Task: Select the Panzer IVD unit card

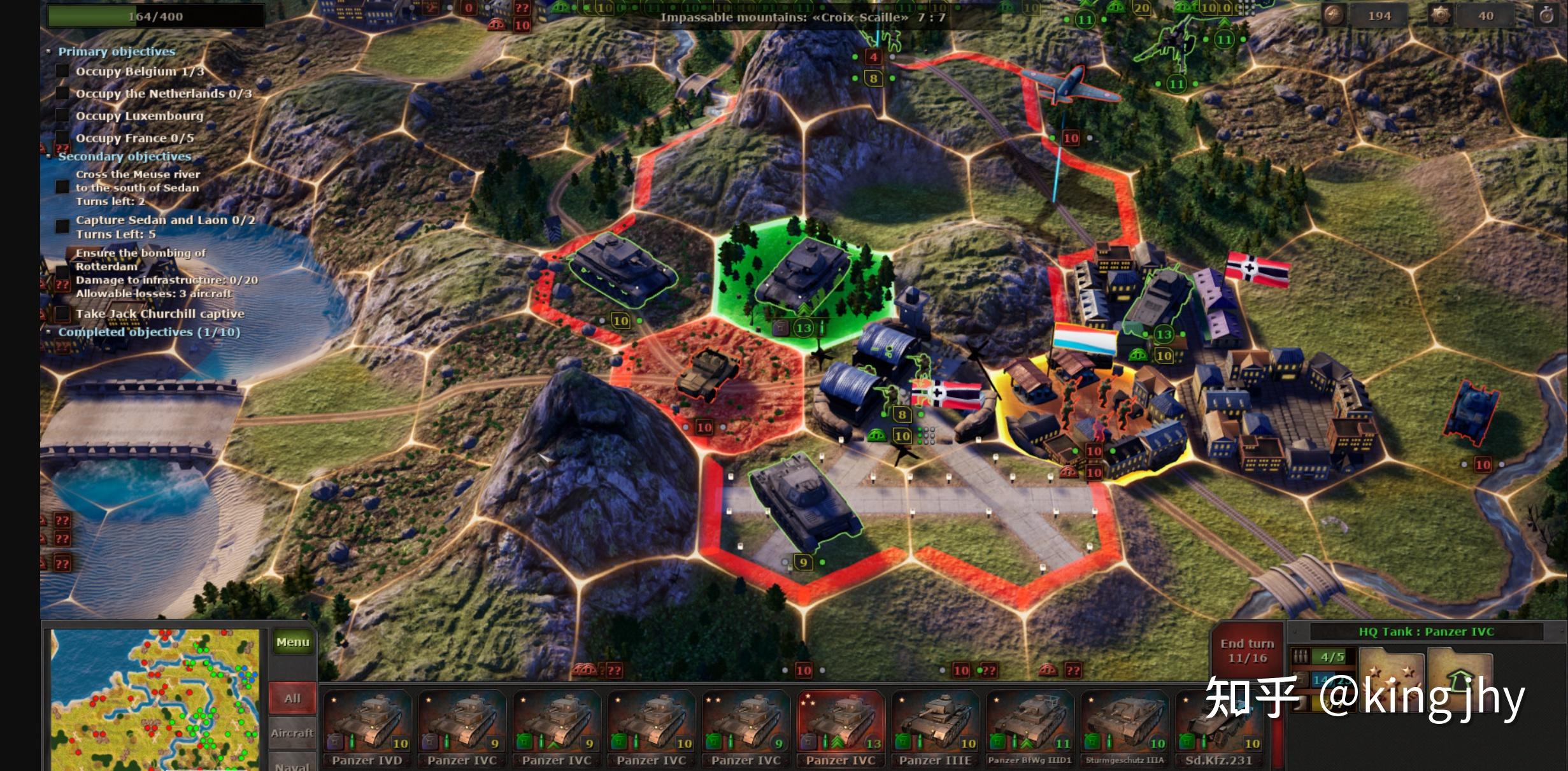Action: click(x=367, y=727)
